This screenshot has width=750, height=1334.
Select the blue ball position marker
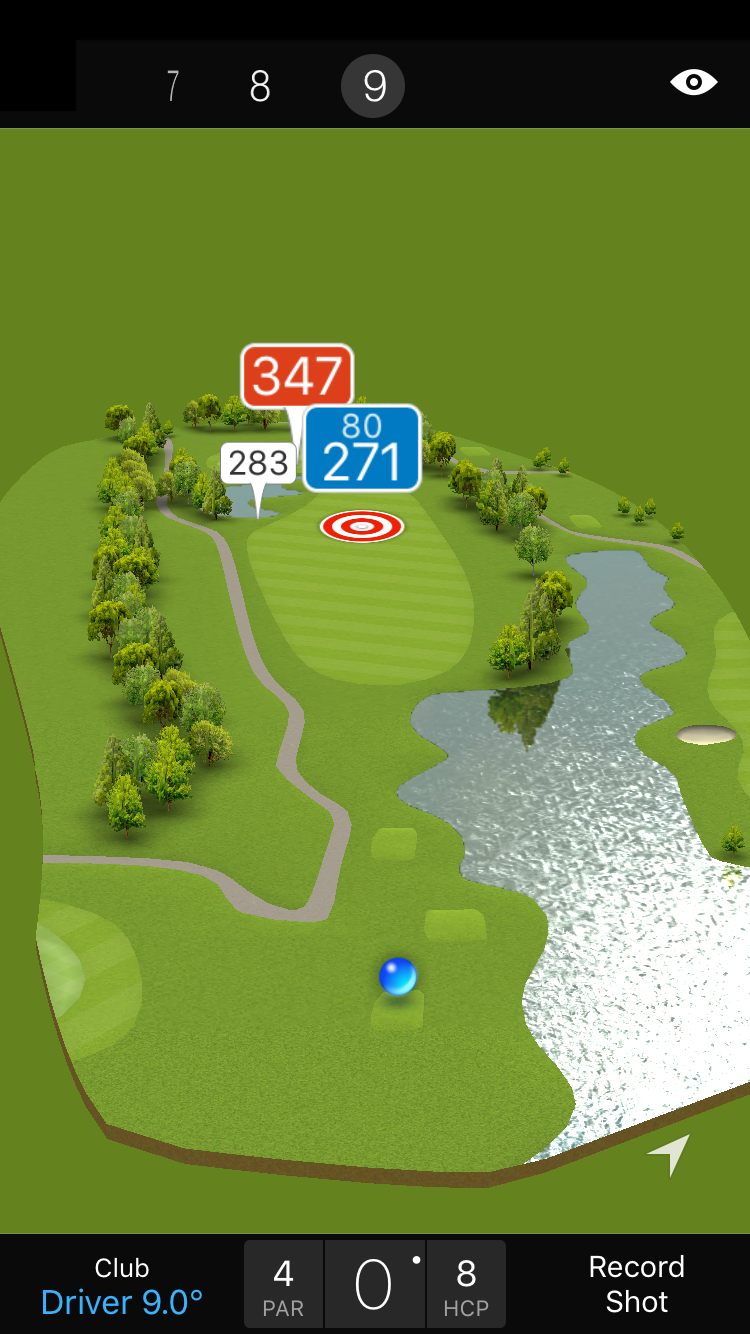[x=398, y=976]
